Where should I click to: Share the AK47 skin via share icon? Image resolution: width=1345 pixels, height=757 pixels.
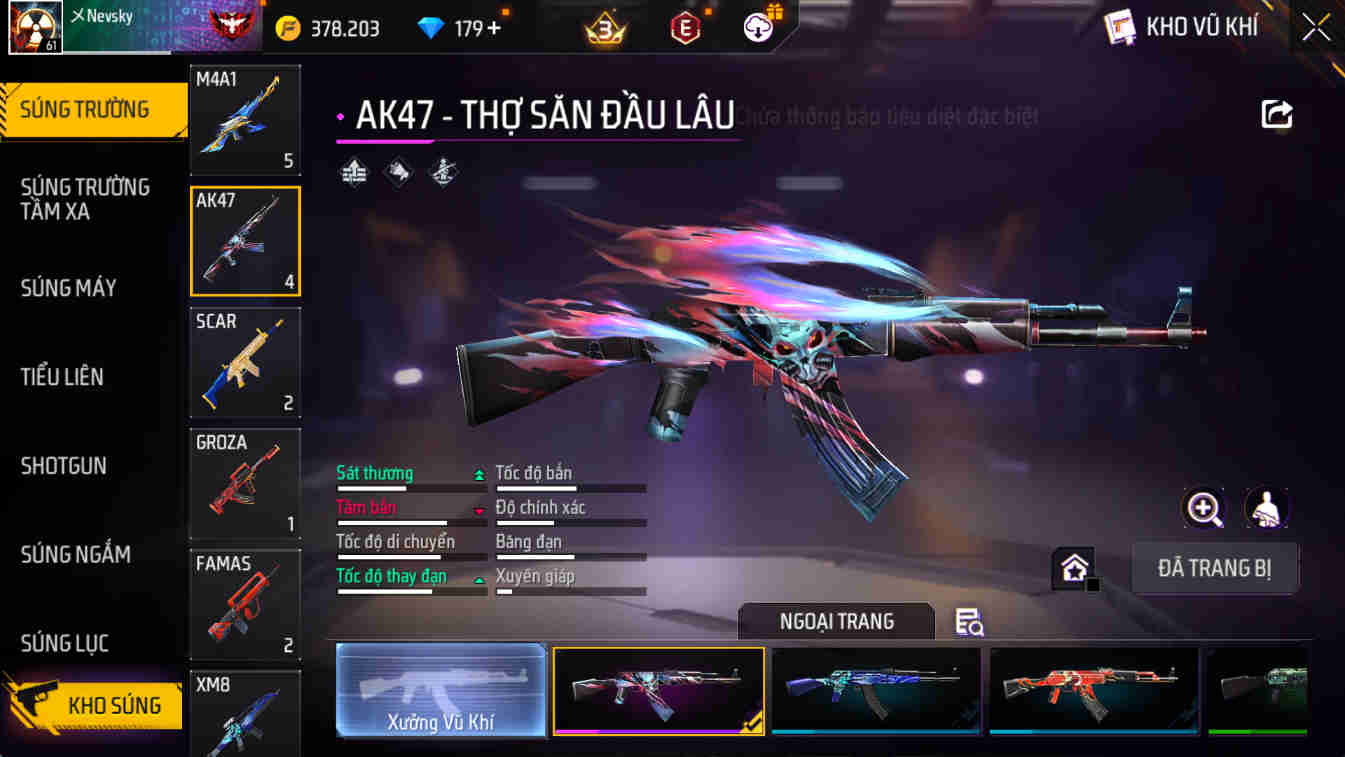(1277, 114)
